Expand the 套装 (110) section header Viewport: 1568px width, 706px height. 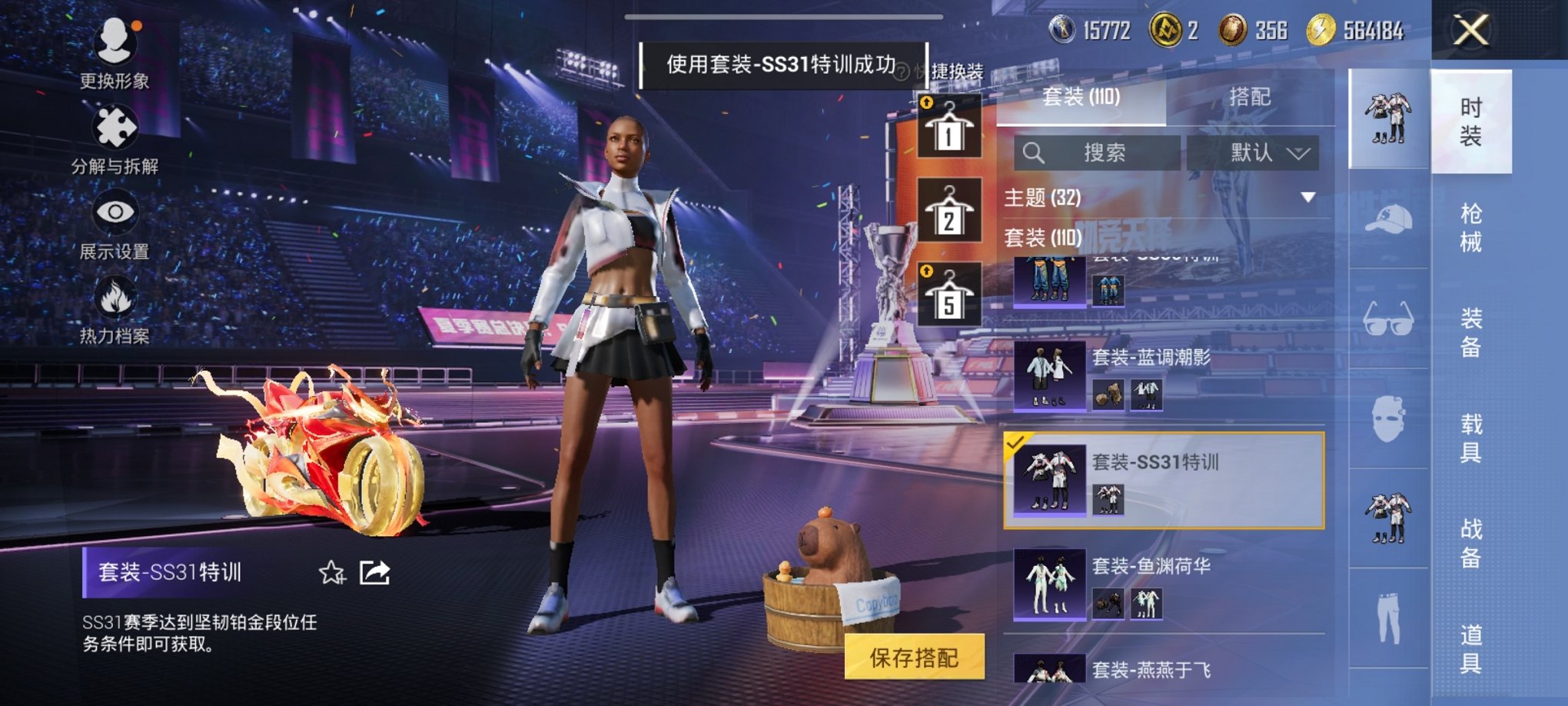[1076, 239]
